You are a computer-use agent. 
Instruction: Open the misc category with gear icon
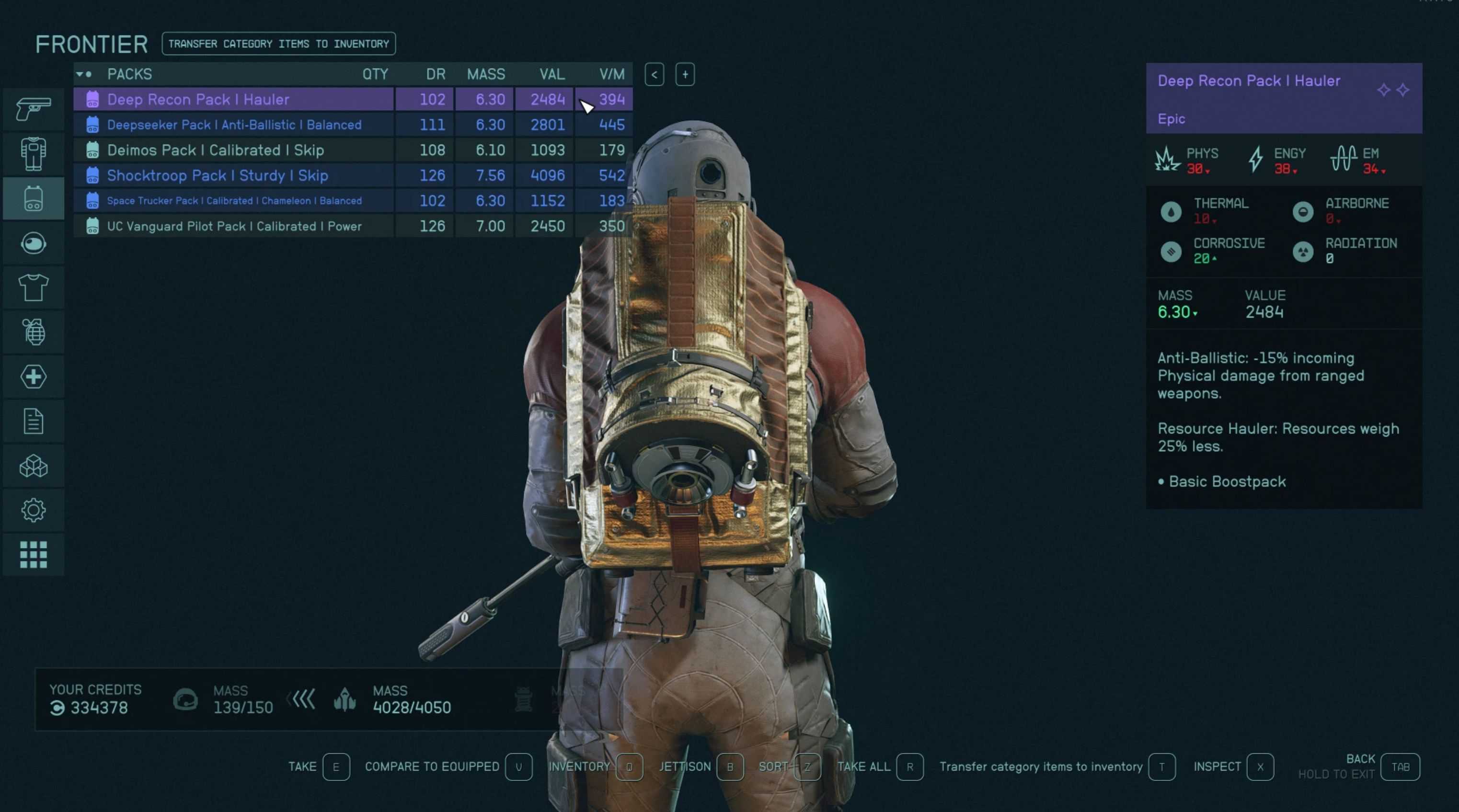(34, 510)
